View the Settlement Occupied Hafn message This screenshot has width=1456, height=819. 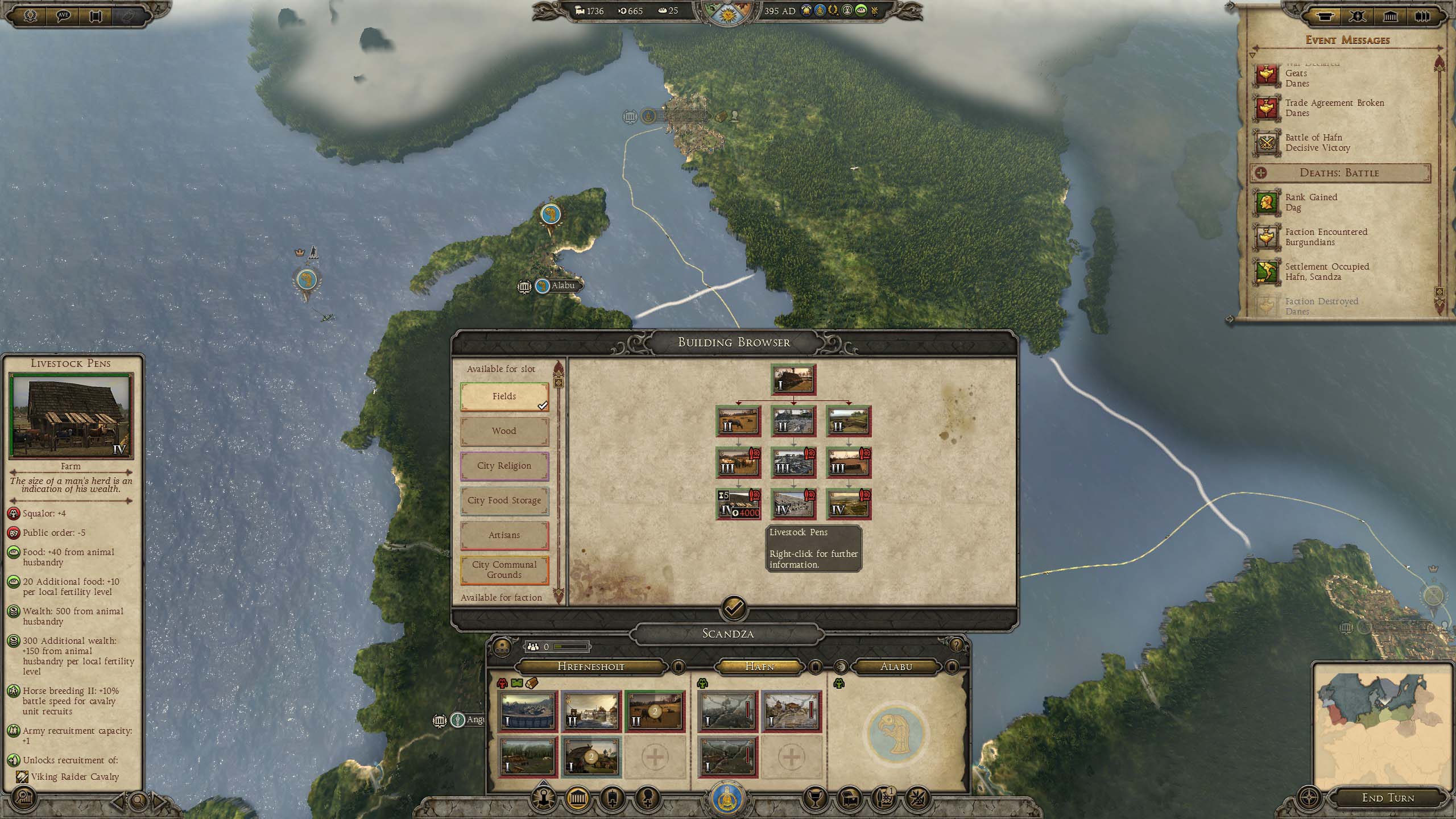point(1326,272)
